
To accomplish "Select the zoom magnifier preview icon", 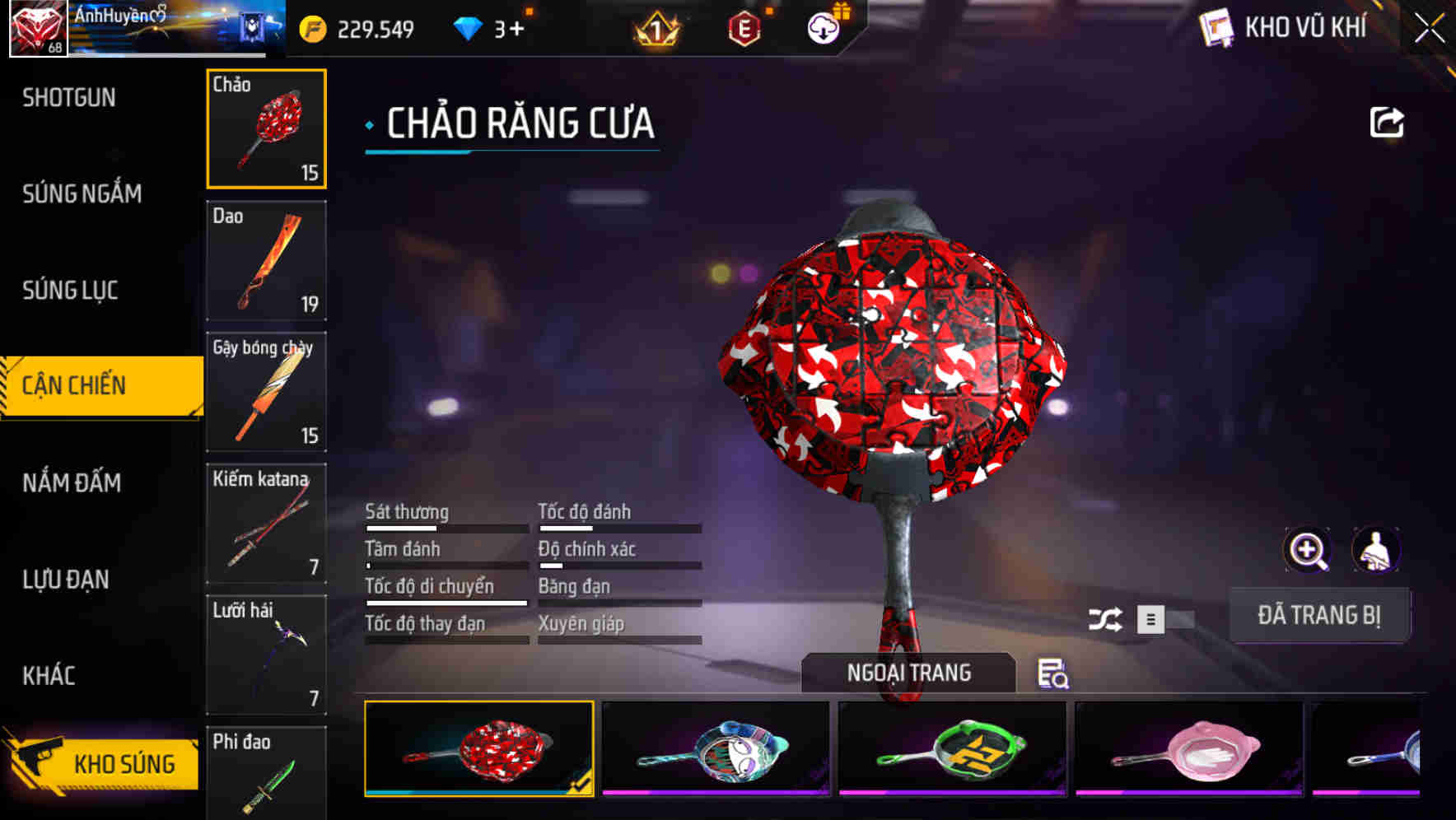I will [1308, 550].
